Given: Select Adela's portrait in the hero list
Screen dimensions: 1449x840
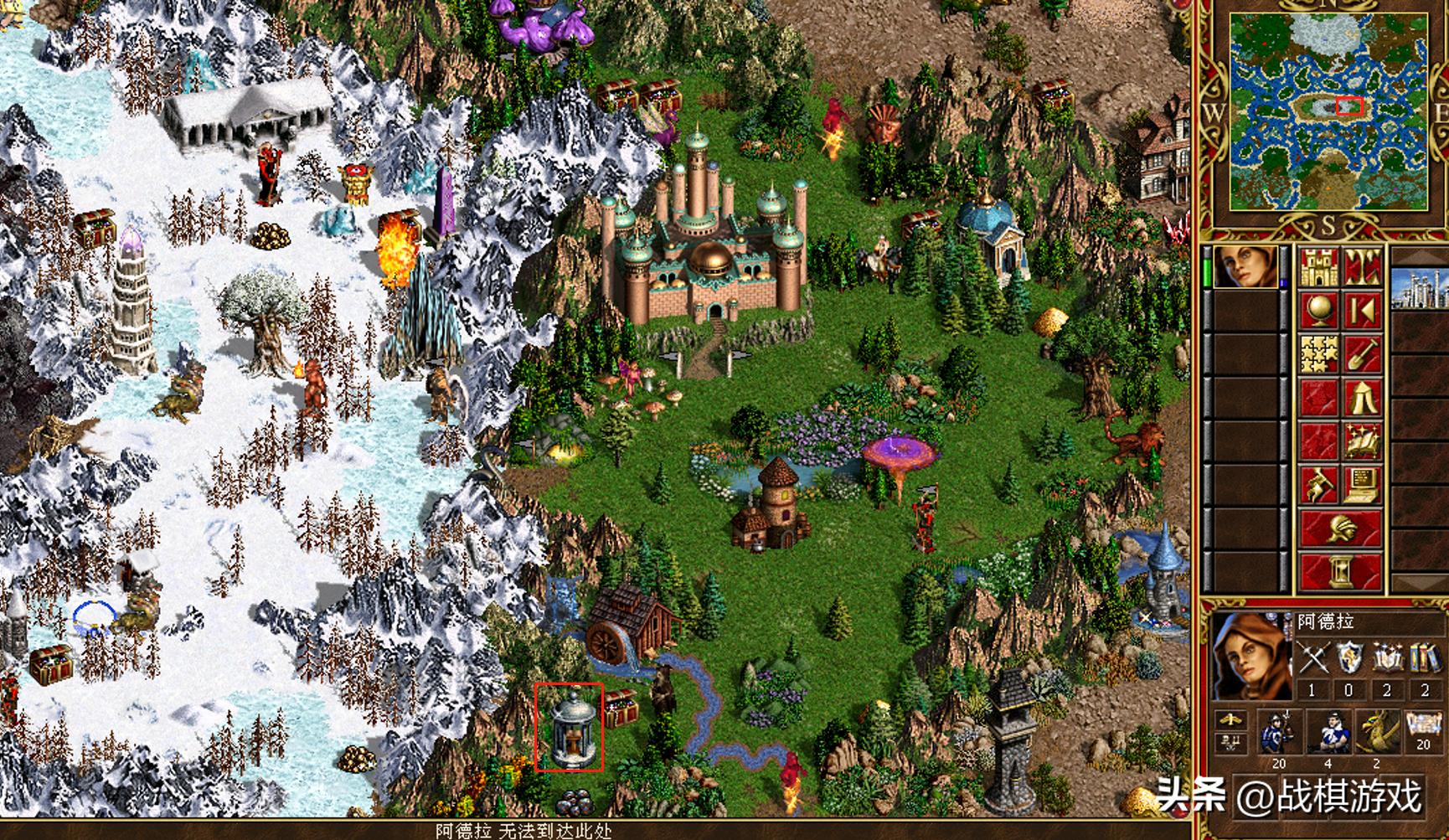Looking at the screenshot, I should click(x=1245, y=267).
